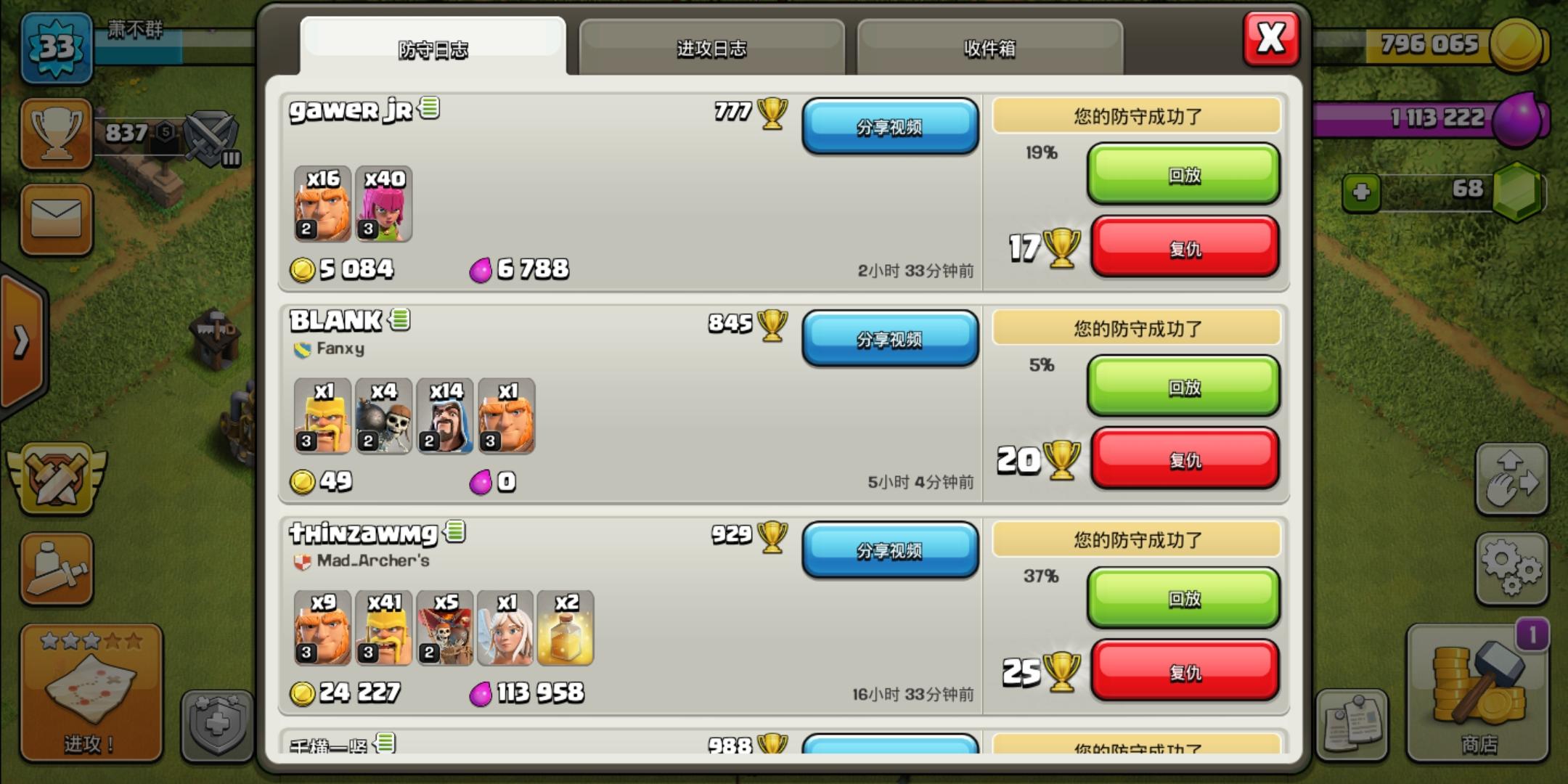
Task: Share video of thinzawmg's attack
Action: coord(891,552)
